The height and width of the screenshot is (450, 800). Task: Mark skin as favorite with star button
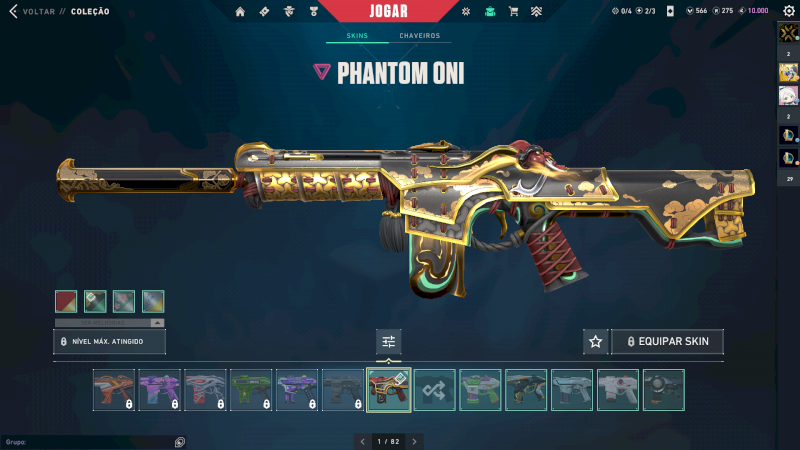pyautogui.click(x=596, y=342)
